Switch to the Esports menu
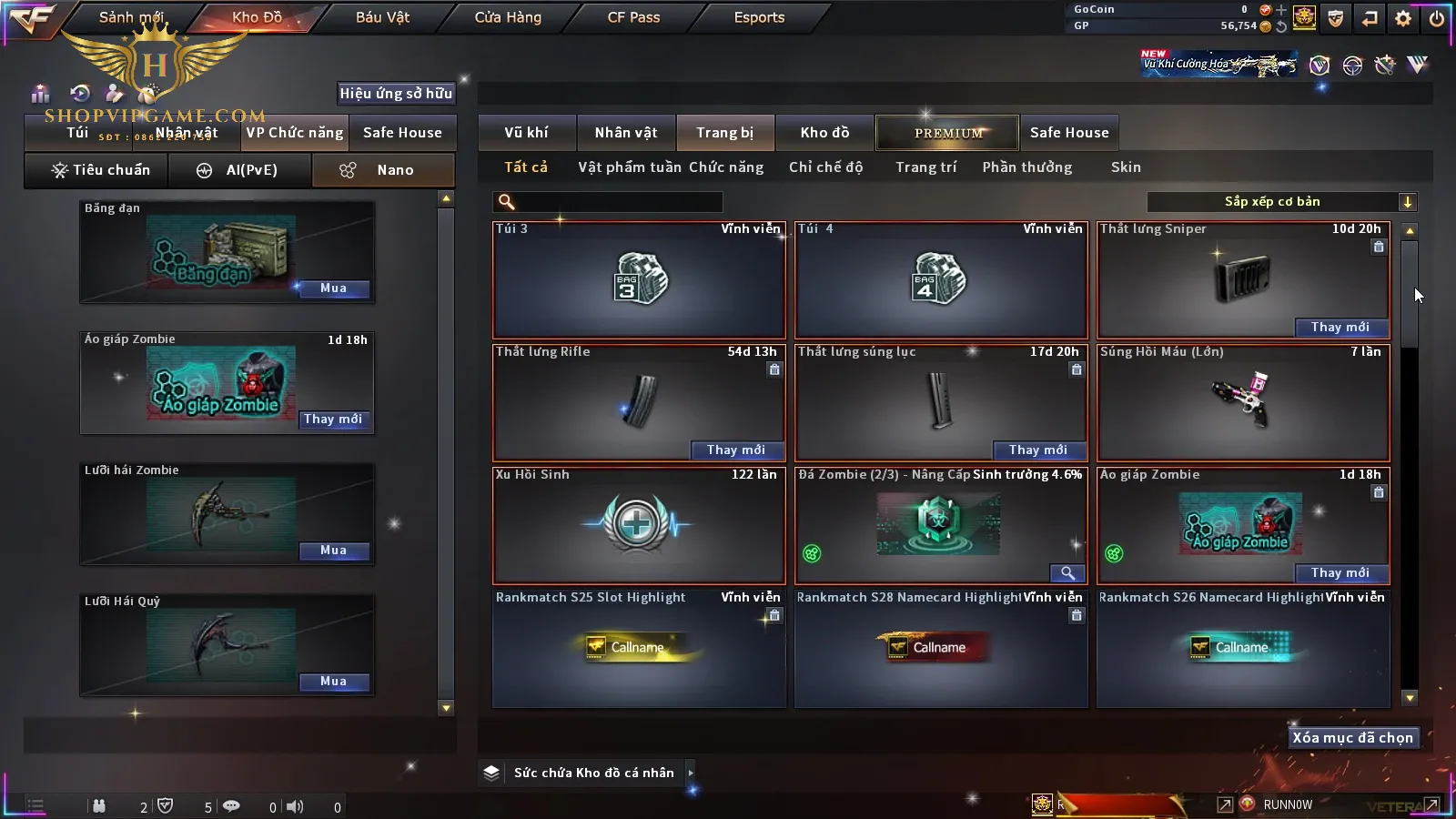Screen dimensions: 1456x819 tap(759, 17)
